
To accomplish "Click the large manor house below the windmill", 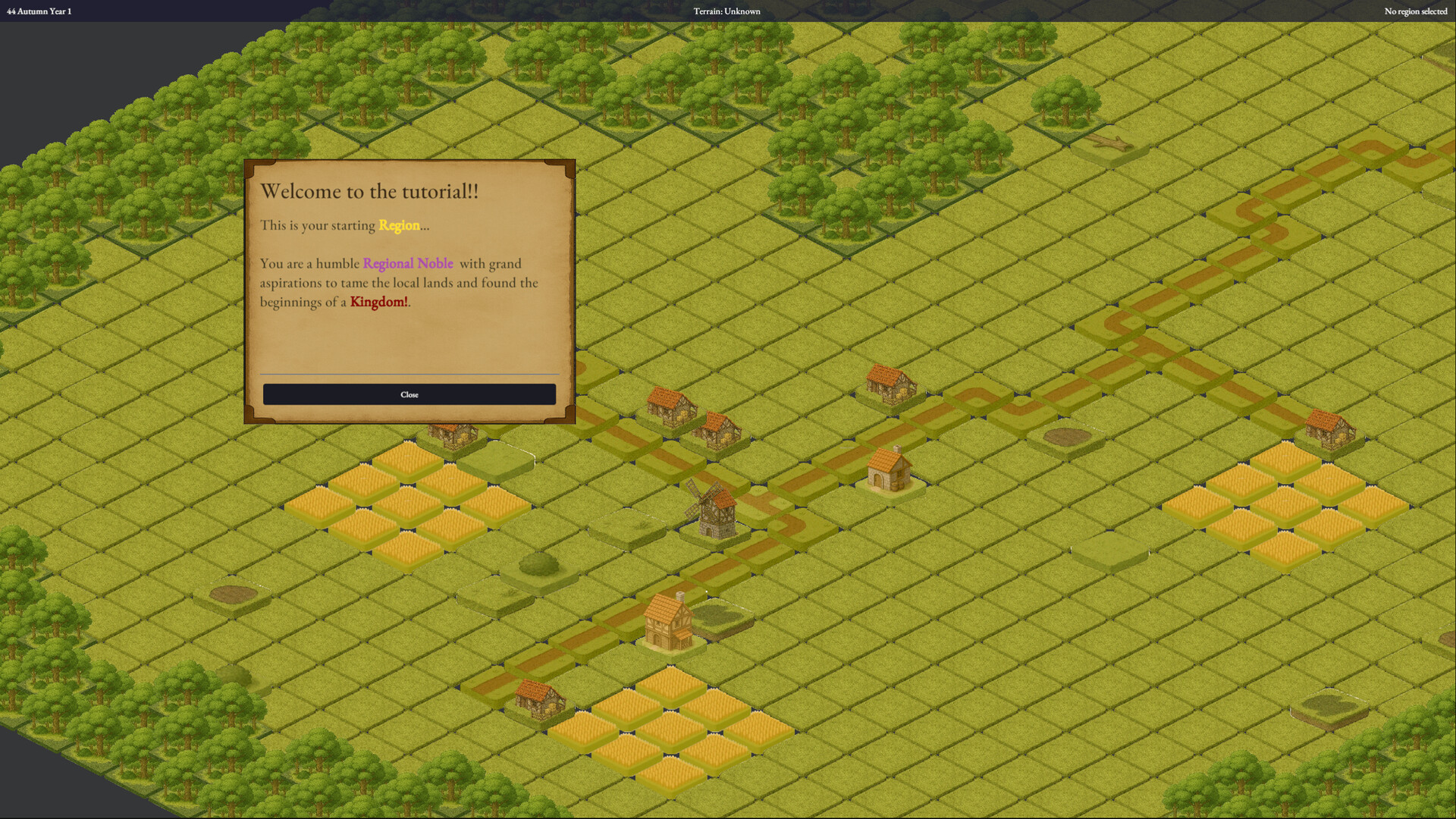I will click(x=667, y=622).
